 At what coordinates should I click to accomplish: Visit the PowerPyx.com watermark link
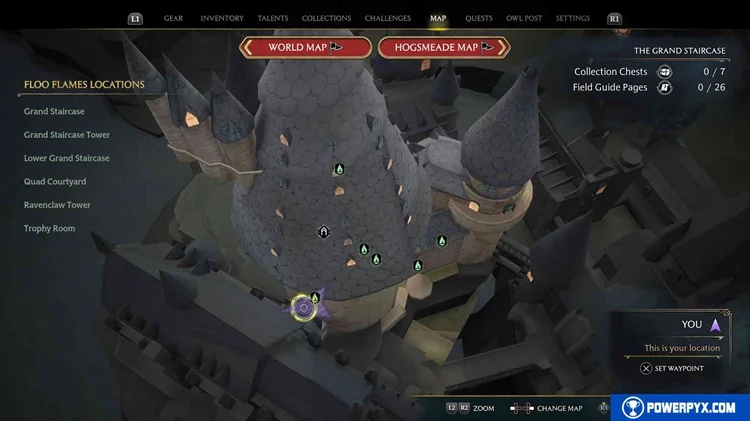tap(679, 407)
